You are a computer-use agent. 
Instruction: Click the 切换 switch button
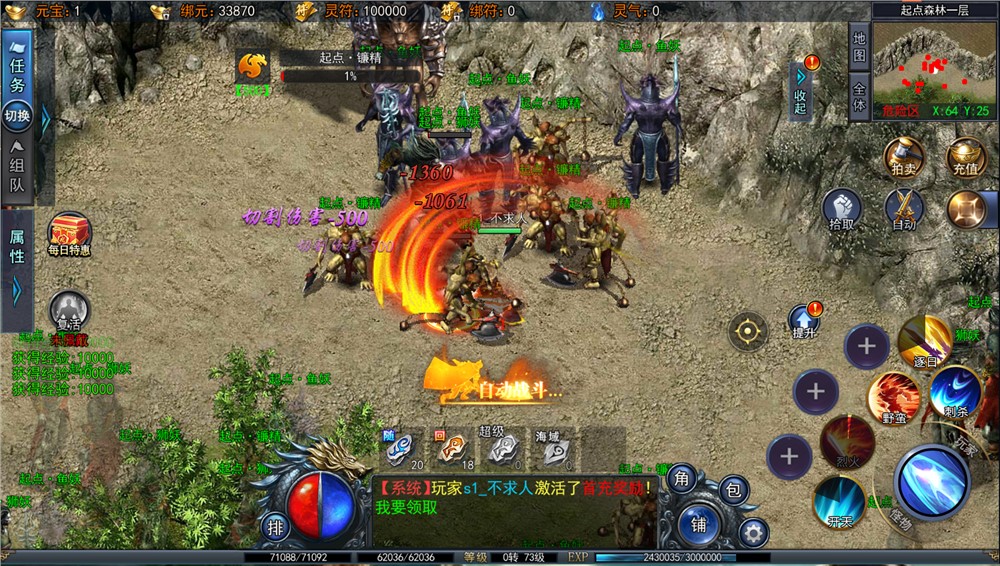pos(17,116)
